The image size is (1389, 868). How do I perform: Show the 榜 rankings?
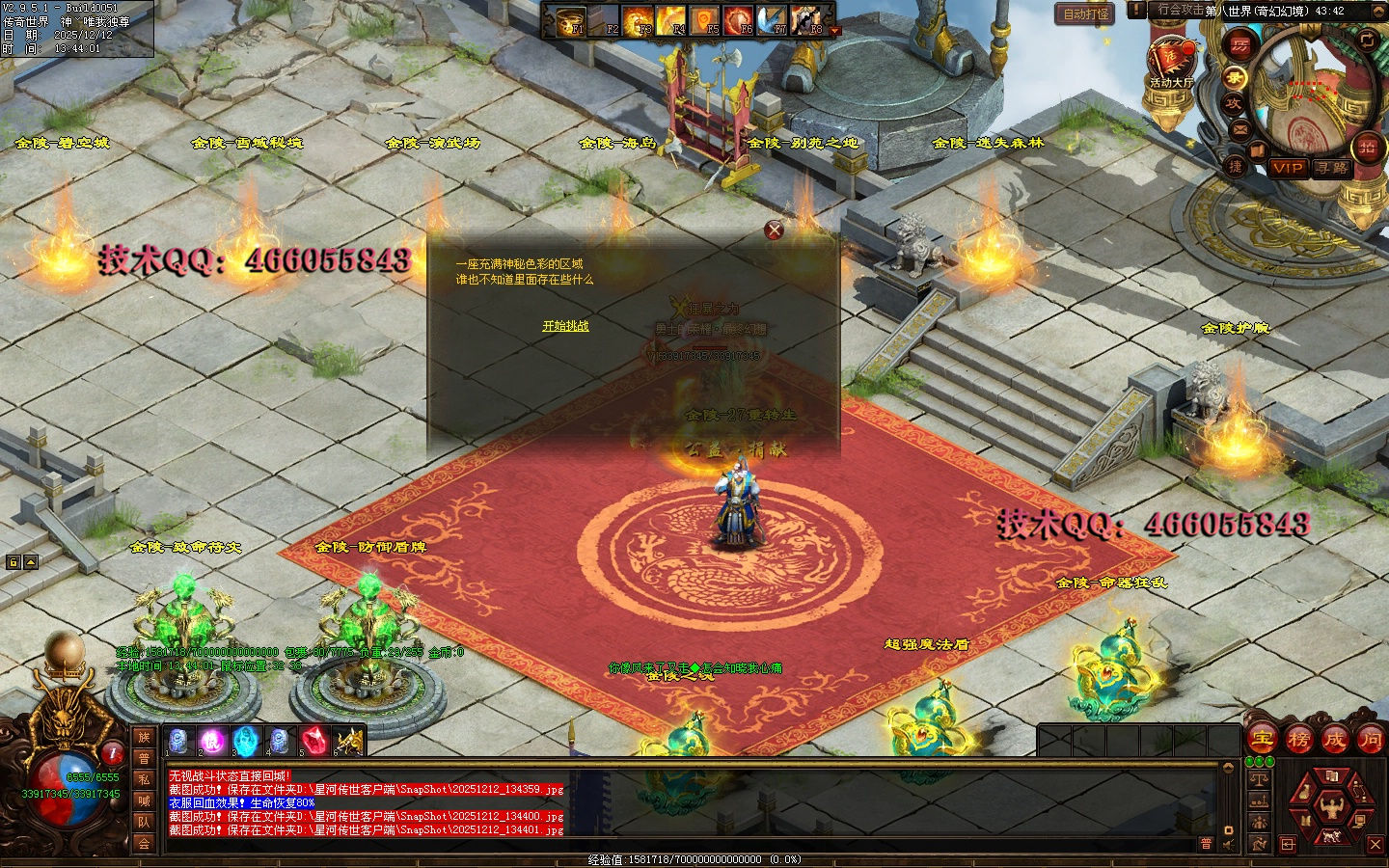tap(1298, 740)
